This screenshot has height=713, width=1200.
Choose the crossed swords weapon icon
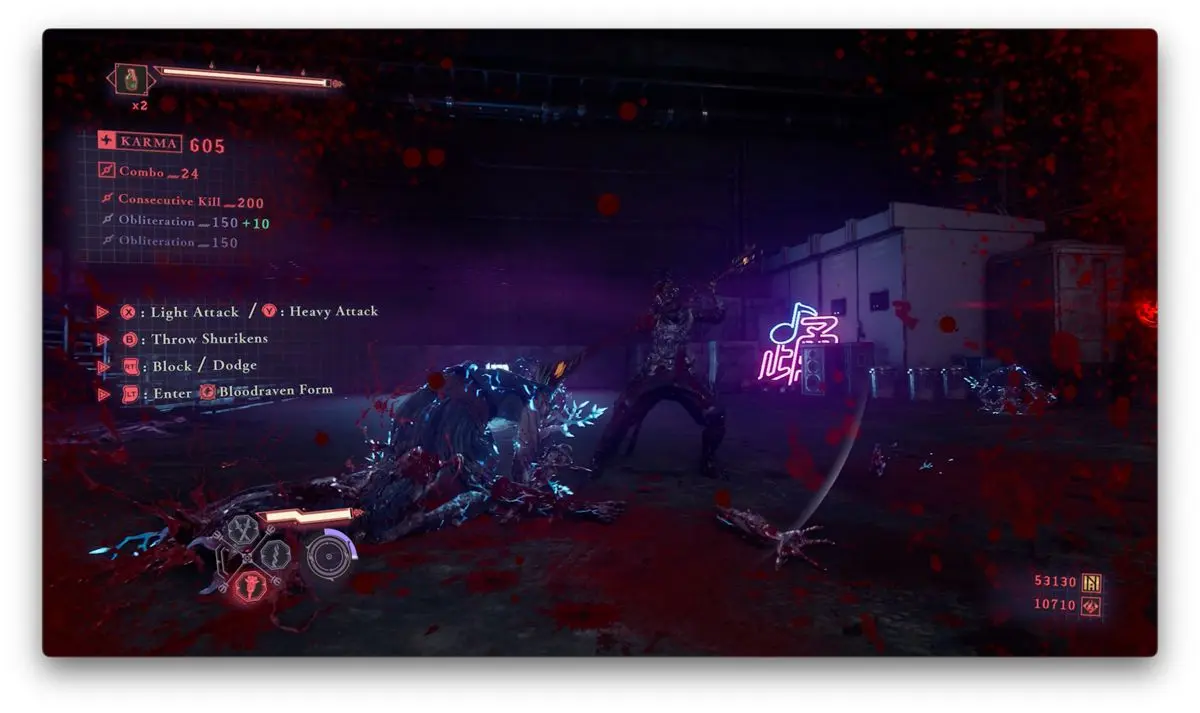(241, 530)
